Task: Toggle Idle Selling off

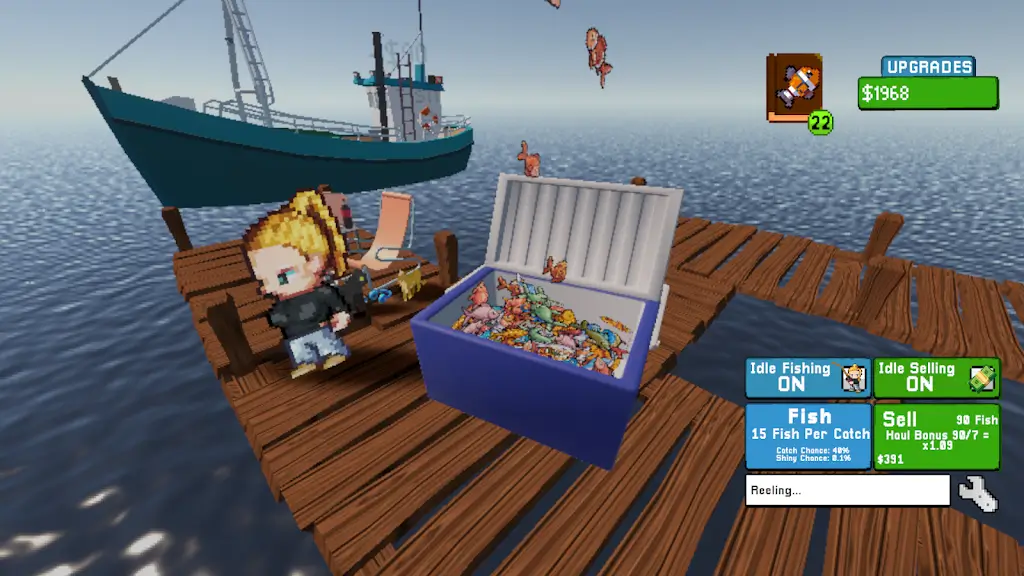Action: [936, 377]
